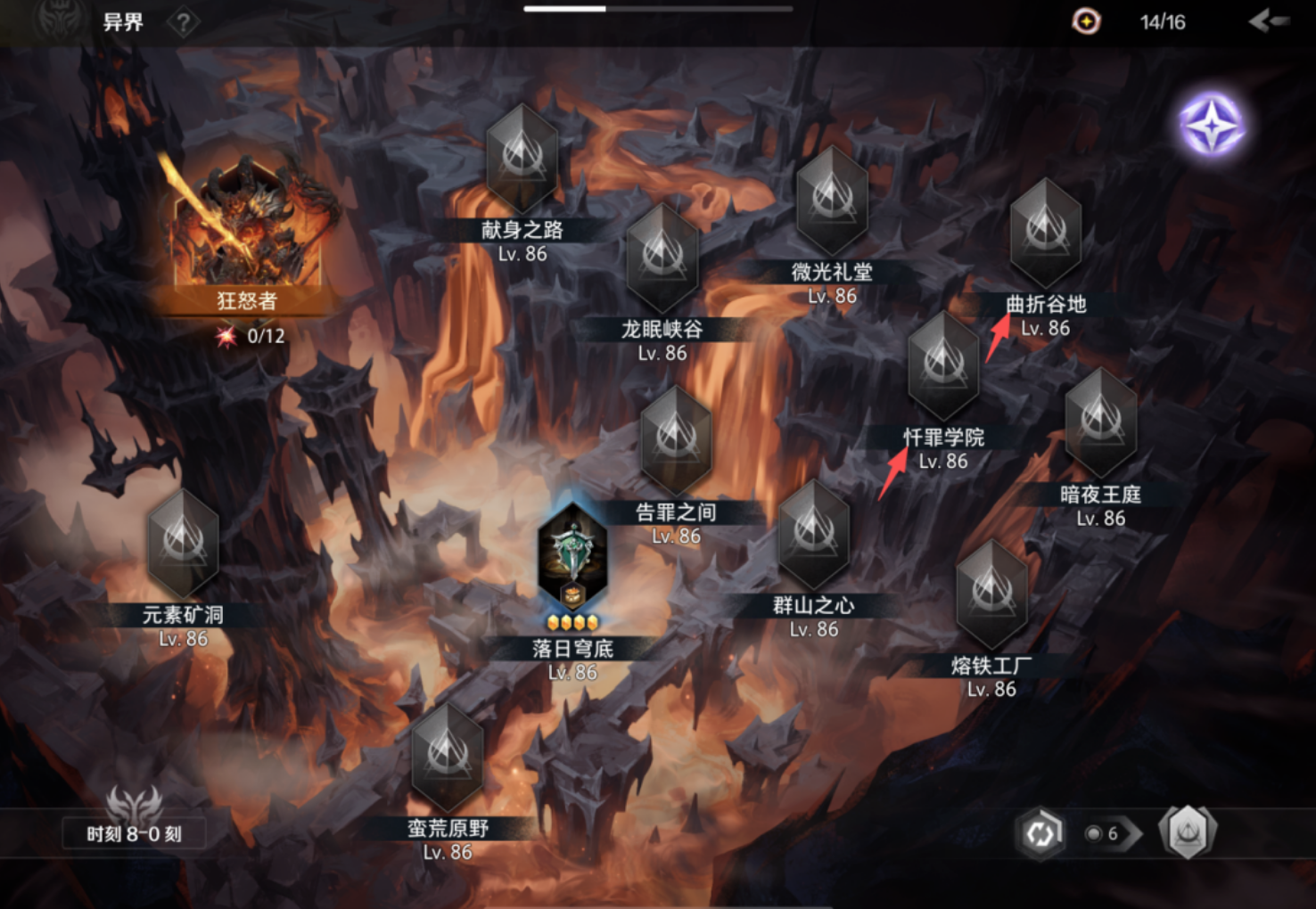Open the 告罪之间 stage icon

[675, 439]
